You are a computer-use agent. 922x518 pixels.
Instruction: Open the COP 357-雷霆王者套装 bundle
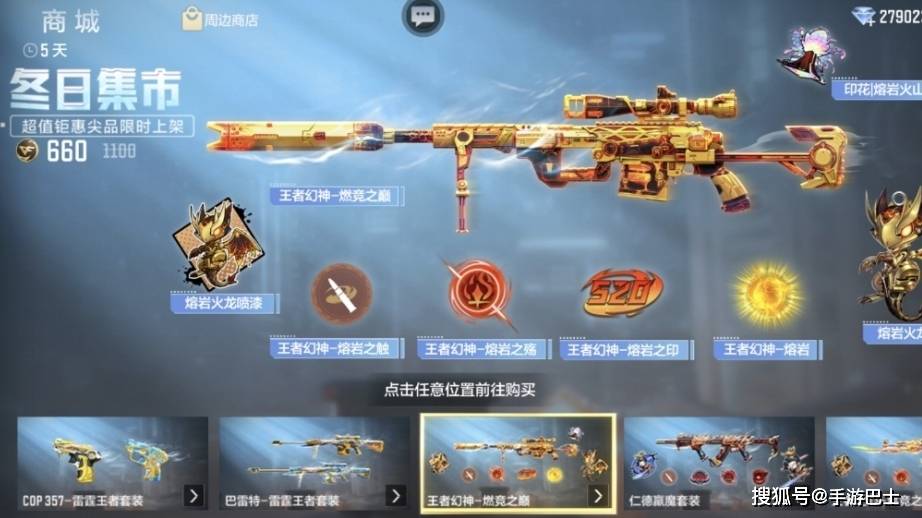pos(112,462)
